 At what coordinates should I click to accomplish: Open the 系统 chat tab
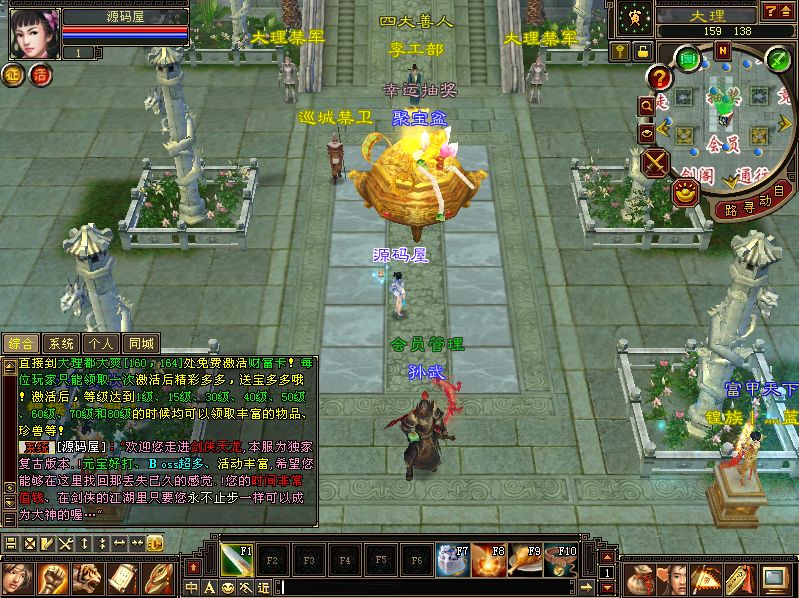pyautogui.click(x=62, y=343)
